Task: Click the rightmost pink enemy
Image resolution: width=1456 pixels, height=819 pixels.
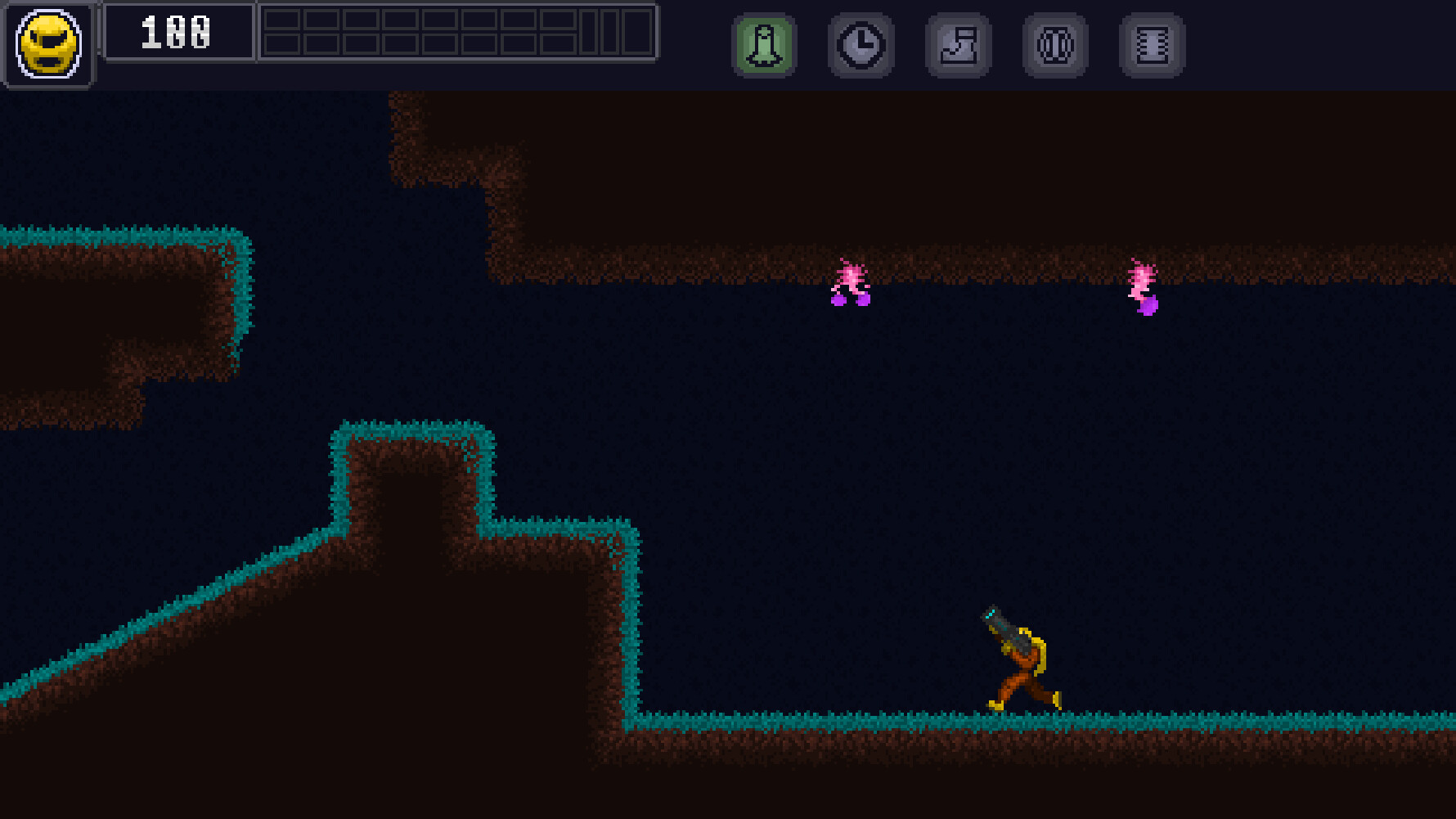Action: (1143, 278)
